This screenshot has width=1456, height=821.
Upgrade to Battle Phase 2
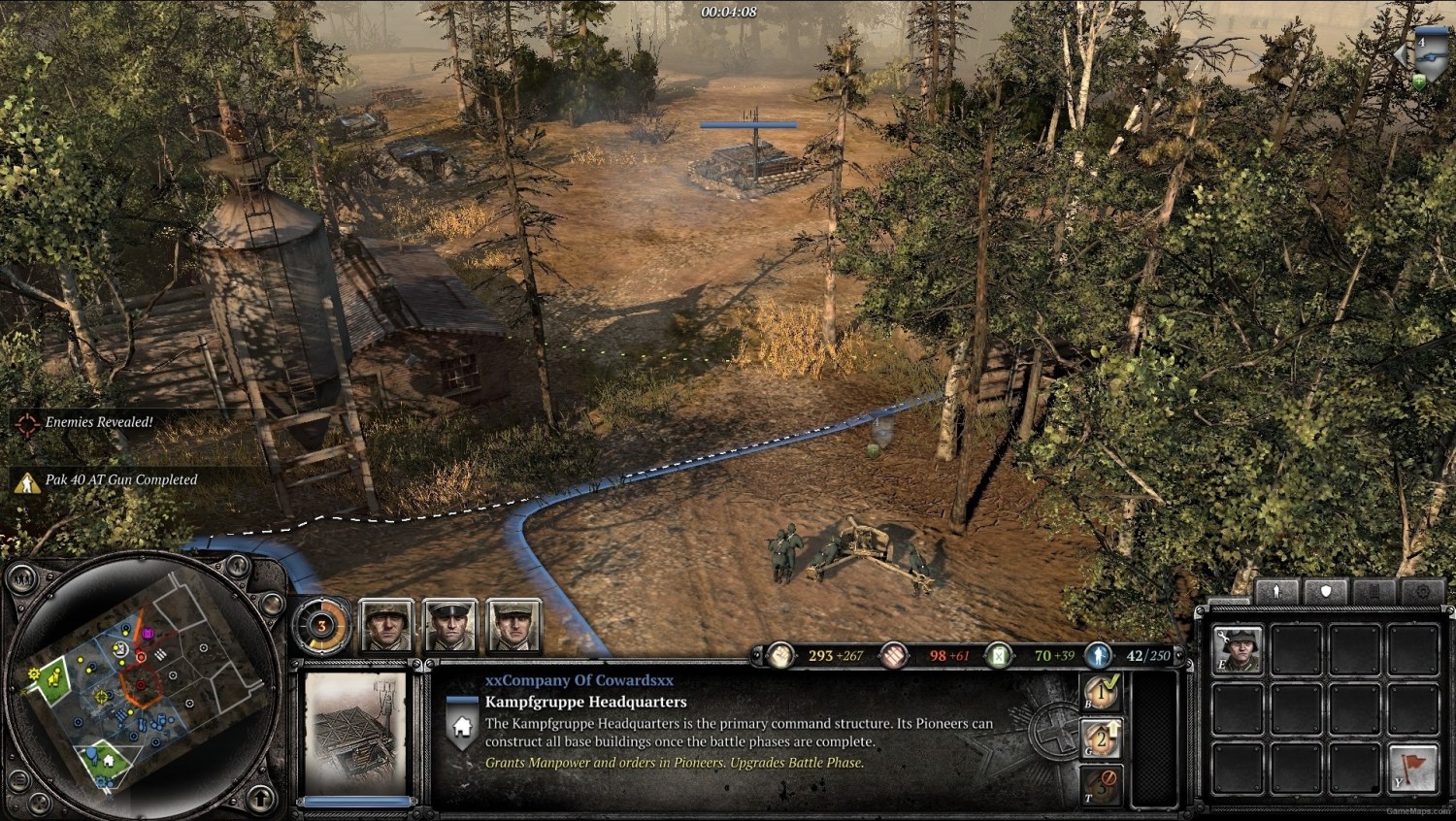[x=1102, y=738]
